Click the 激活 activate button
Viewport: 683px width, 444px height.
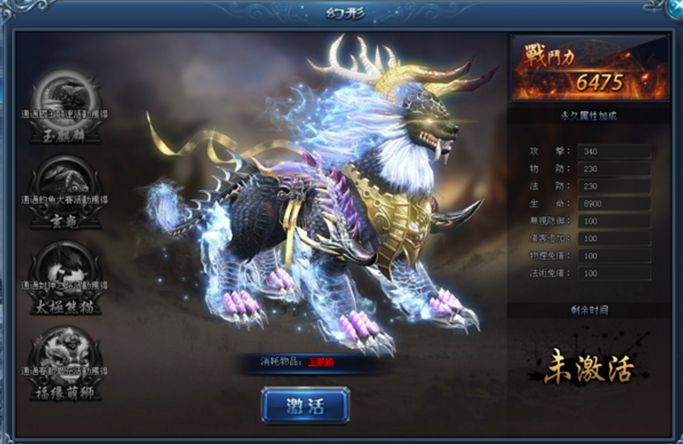pos(305,406)
